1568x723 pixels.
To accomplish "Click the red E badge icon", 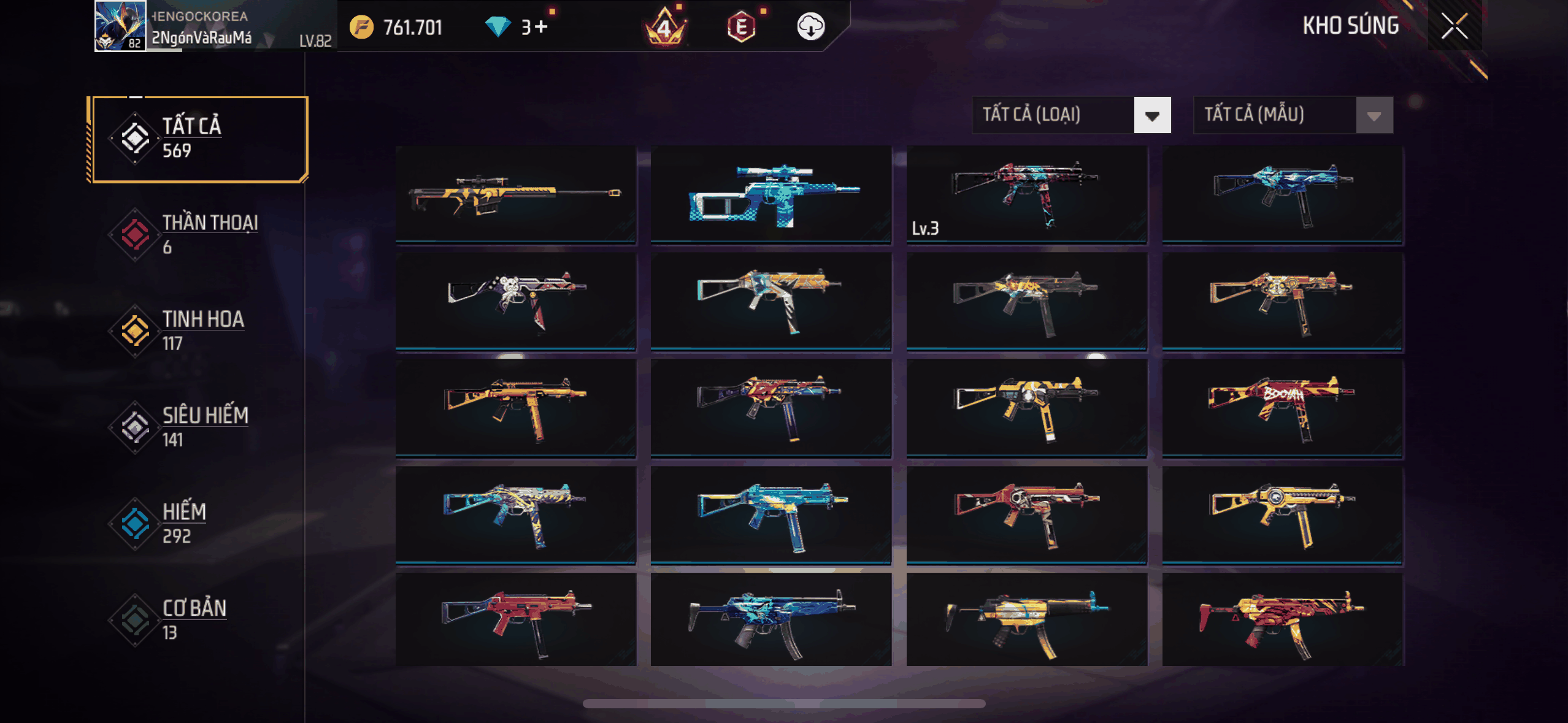I will point(741,27).
